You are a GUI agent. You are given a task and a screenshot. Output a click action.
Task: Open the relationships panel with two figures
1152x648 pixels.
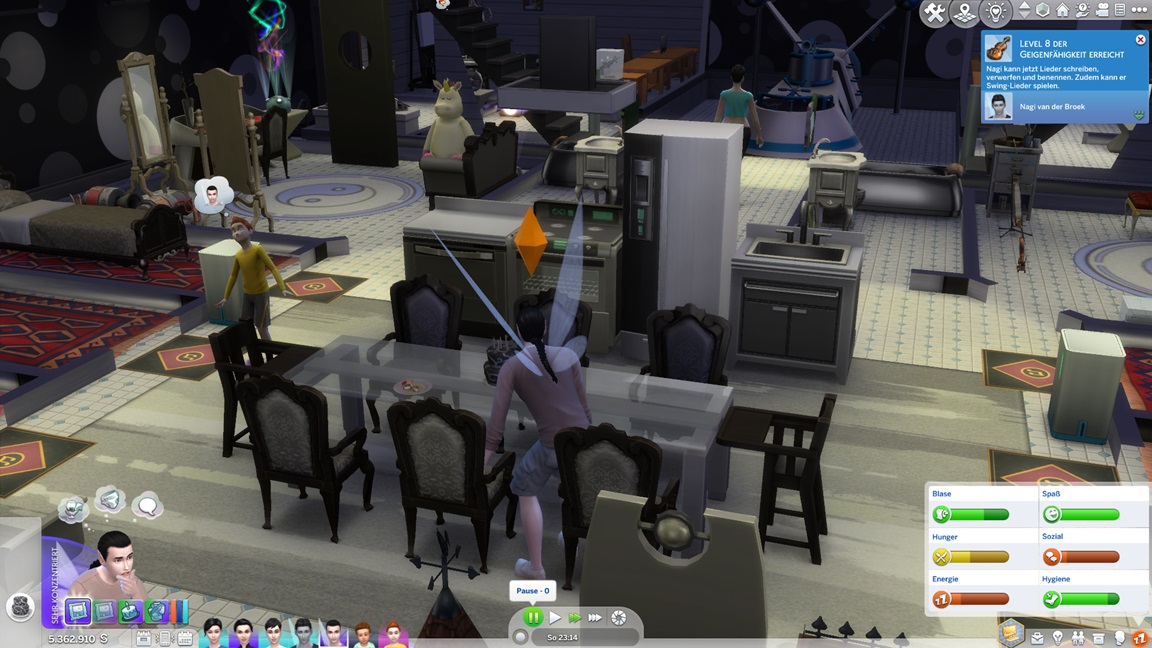tap(1078, 637)
